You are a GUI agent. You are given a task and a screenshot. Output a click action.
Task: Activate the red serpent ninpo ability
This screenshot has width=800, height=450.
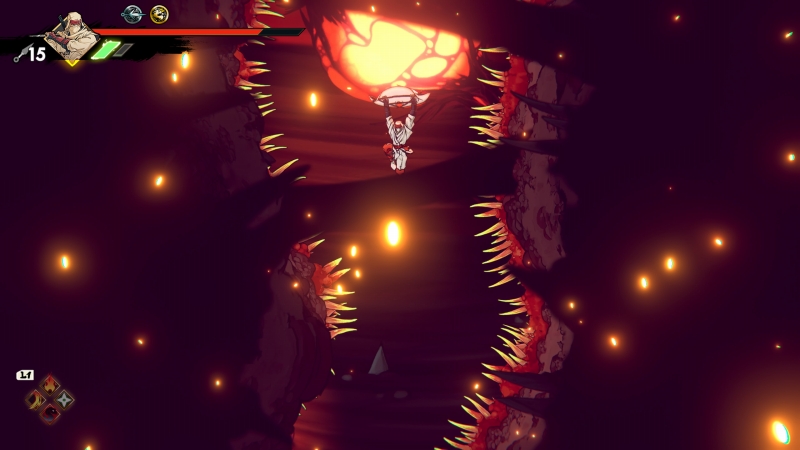(50, 414)
